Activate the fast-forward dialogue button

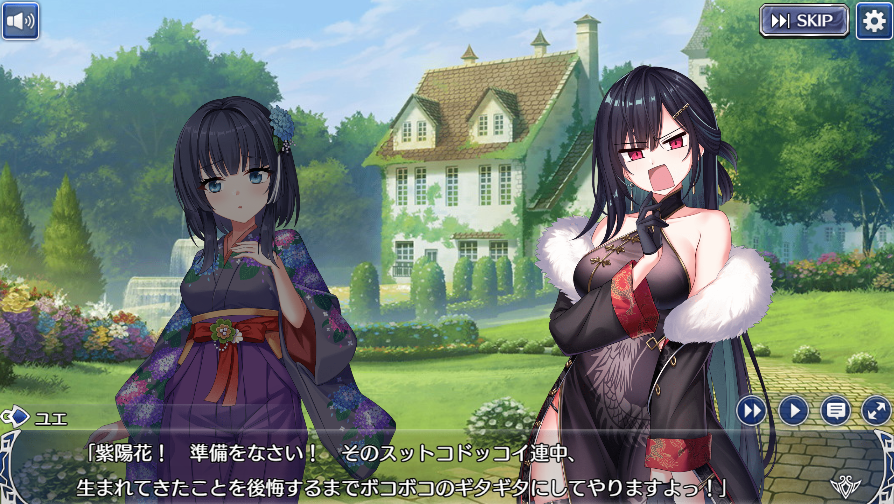pyautogui.click(x=752, y=410)
